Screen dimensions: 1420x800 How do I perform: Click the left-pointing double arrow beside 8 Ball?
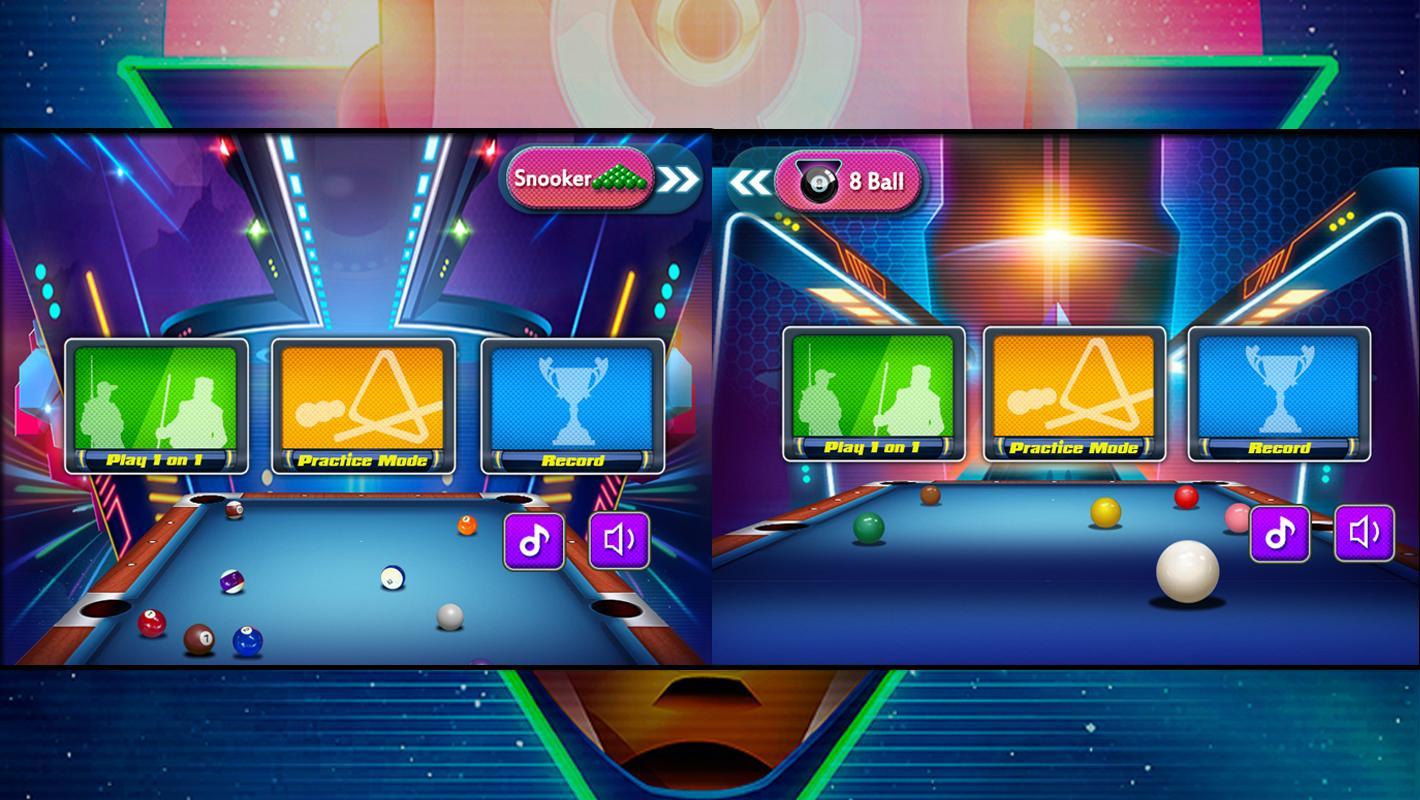tap(749, 183)
